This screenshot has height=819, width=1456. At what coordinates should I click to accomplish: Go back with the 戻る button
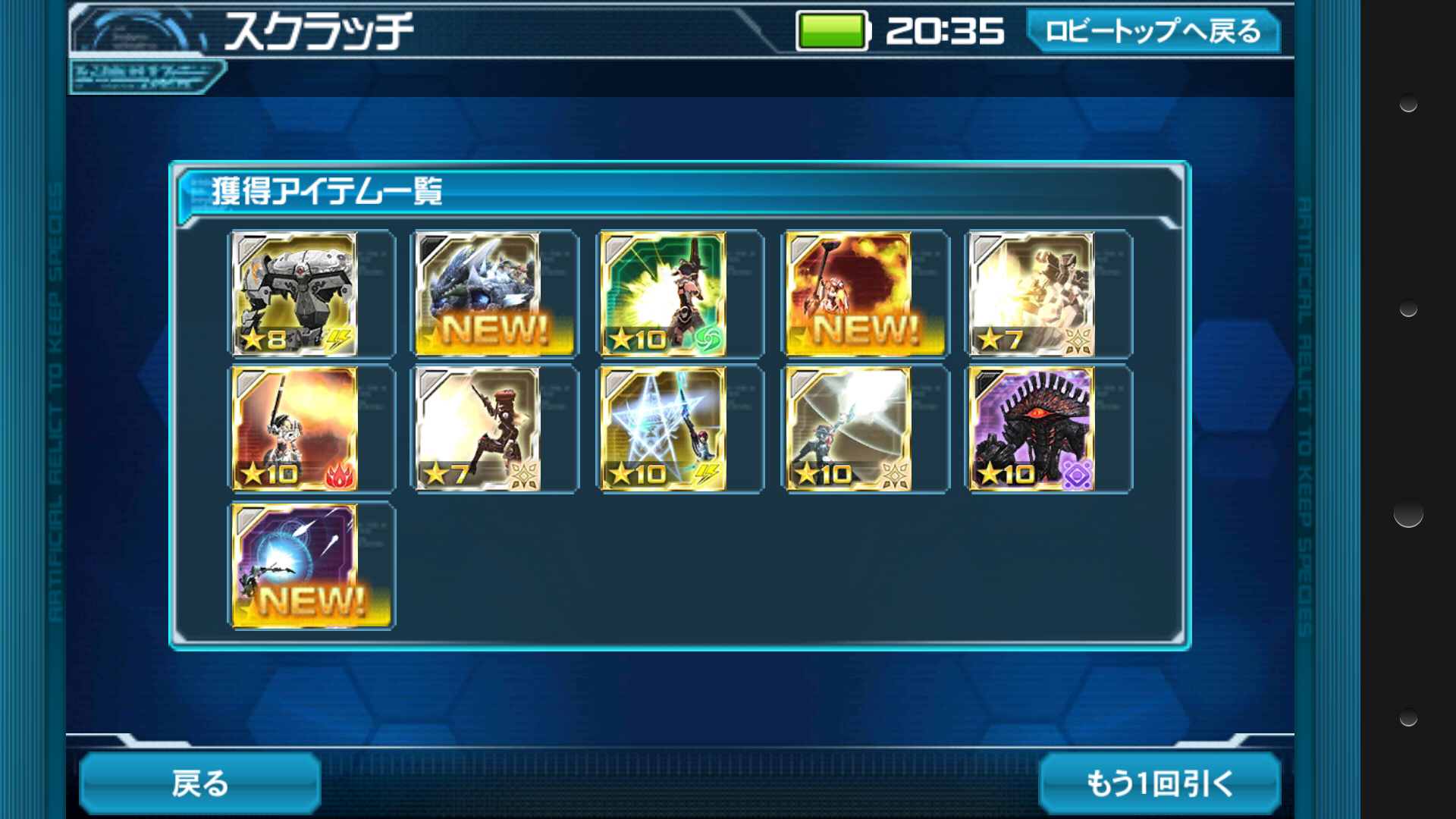[x=199, y=783]
